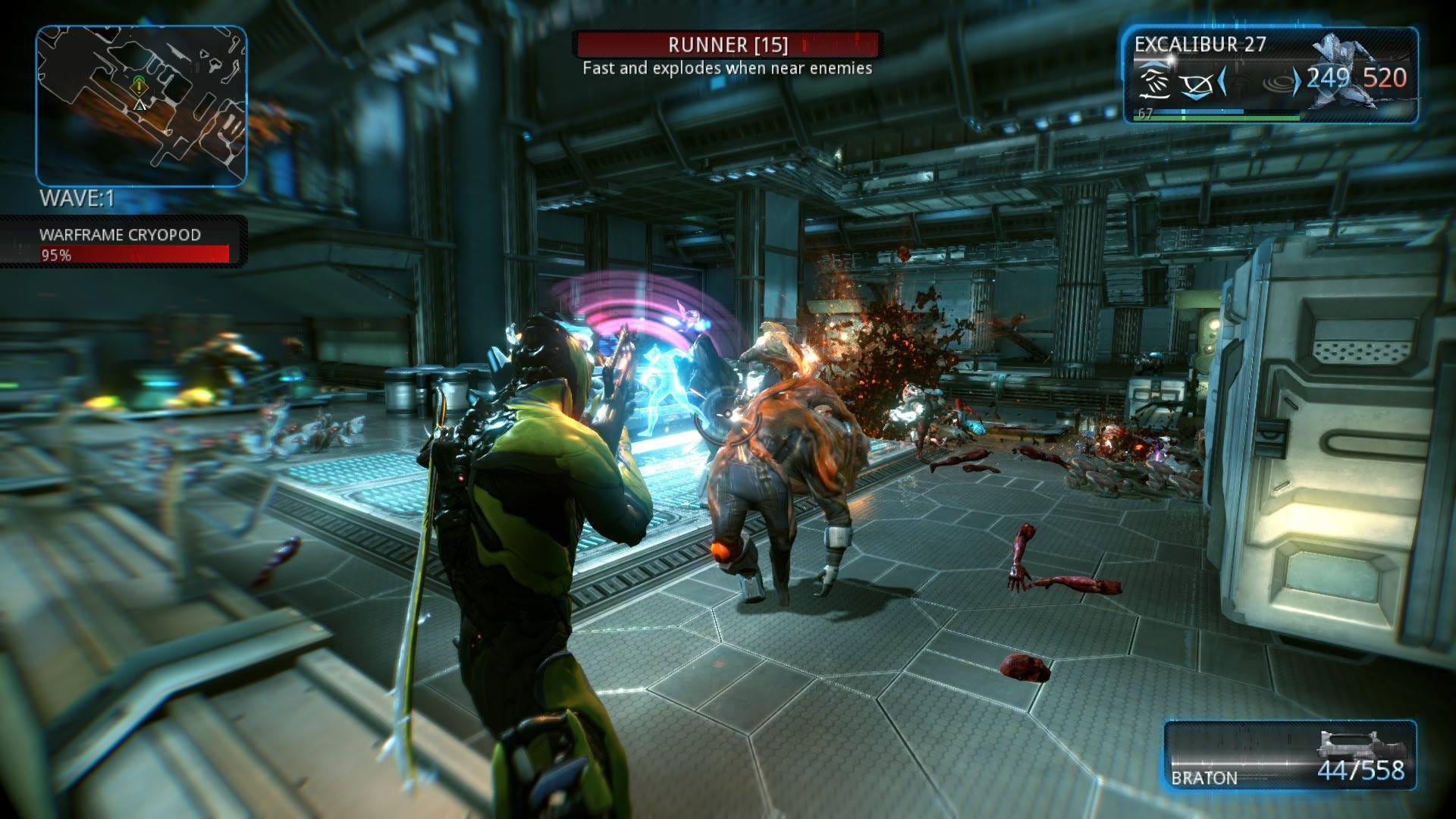Select the RUNNER [15] enemy nameplate

pyautogui.click(x=728, y=45)
